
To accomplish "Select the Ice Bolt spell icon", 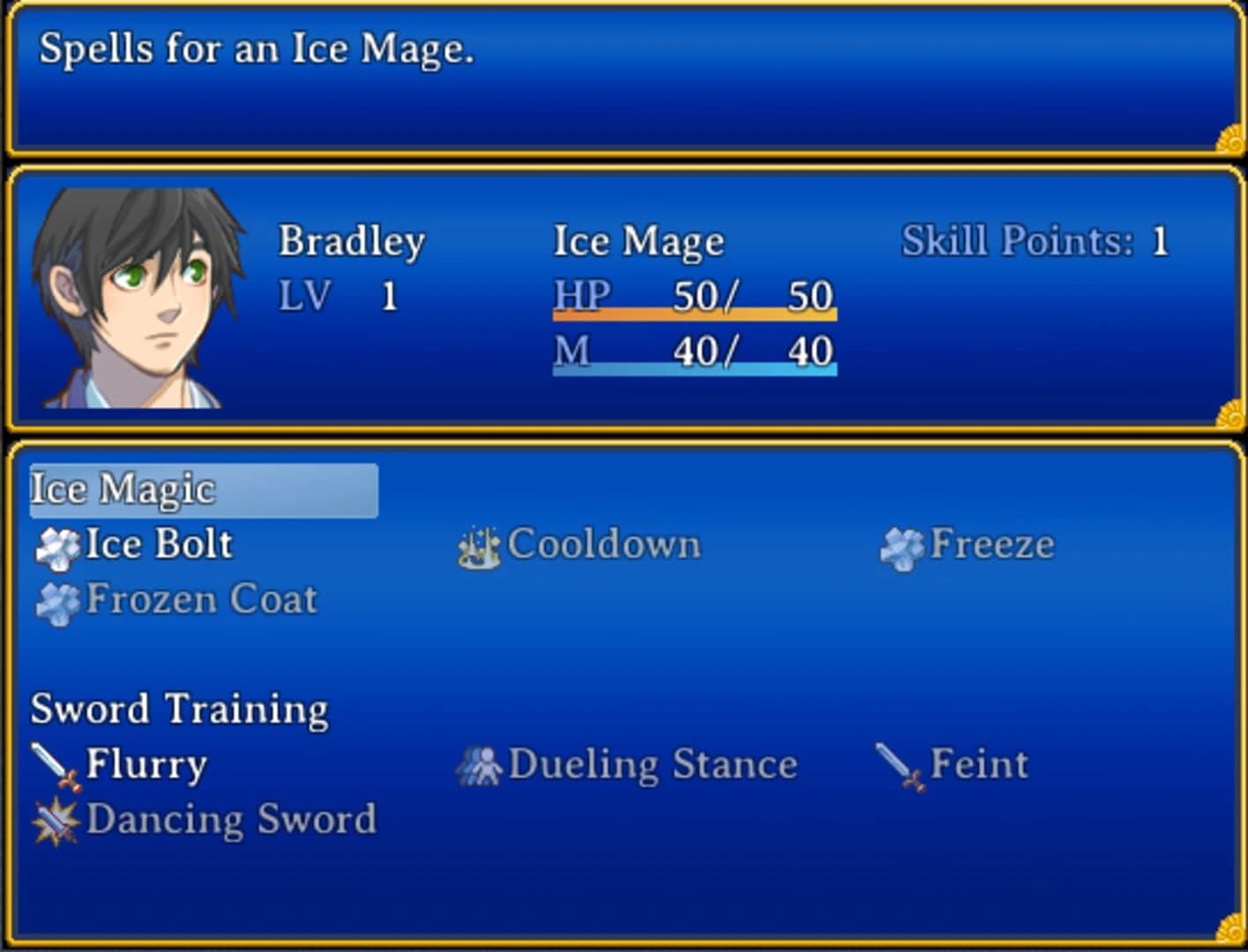I will click(58, 545).
